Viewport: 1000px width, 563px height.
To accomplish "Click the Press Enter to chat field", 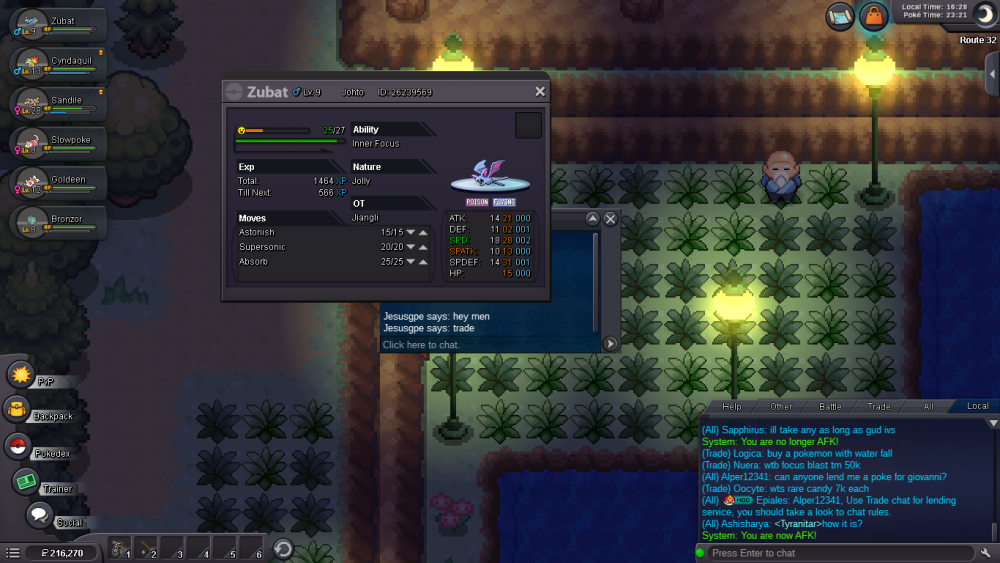I will pyautogui.click(x=835, y=553).
